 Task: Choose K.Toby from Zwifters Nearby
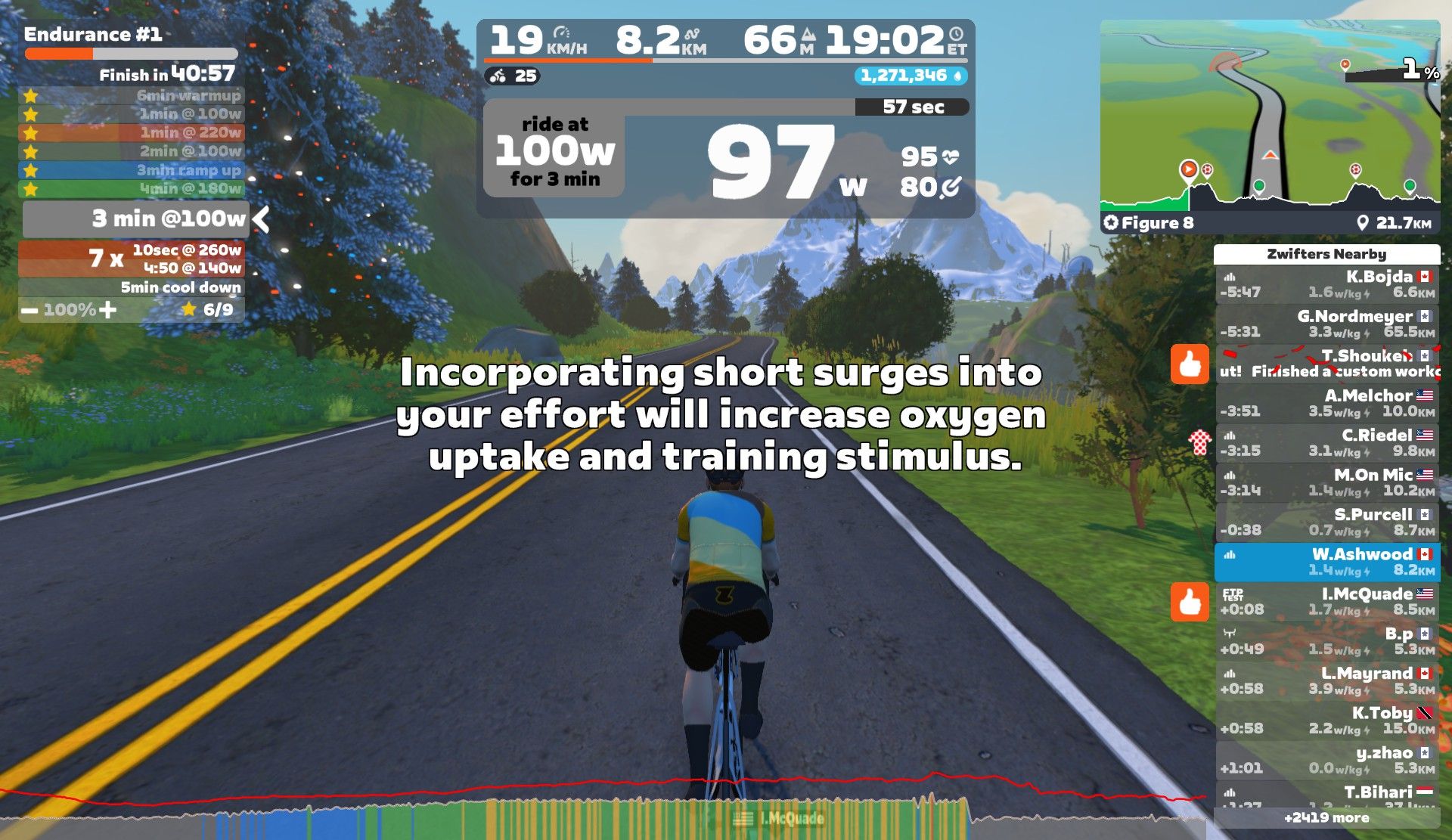coord(1326,721)
